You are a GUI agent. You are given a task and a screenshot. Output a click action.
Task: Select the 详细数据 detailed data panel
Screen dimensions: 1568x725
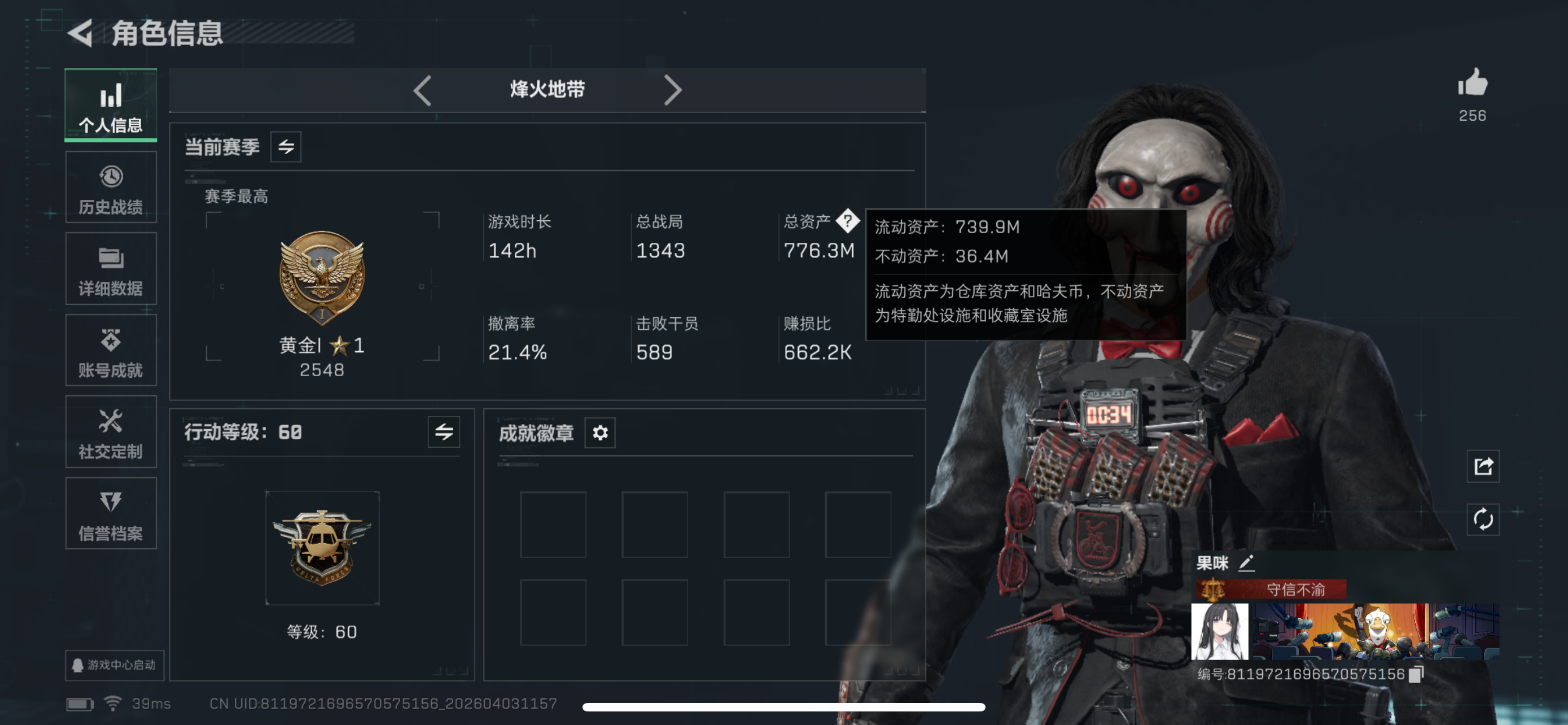(110, 268)
